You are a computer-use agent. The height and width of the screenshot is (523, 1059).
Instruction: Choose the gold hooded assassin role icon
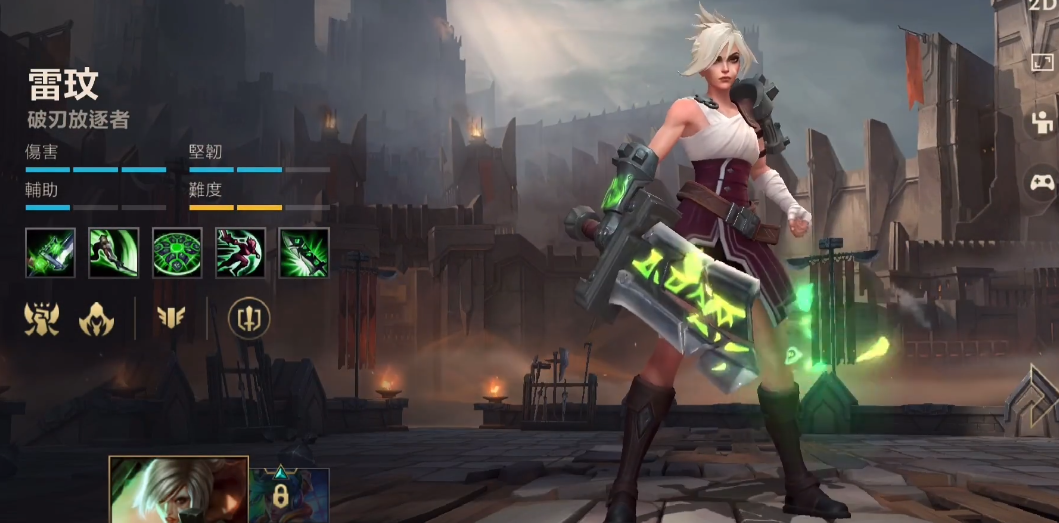click(x=97, y=319)
